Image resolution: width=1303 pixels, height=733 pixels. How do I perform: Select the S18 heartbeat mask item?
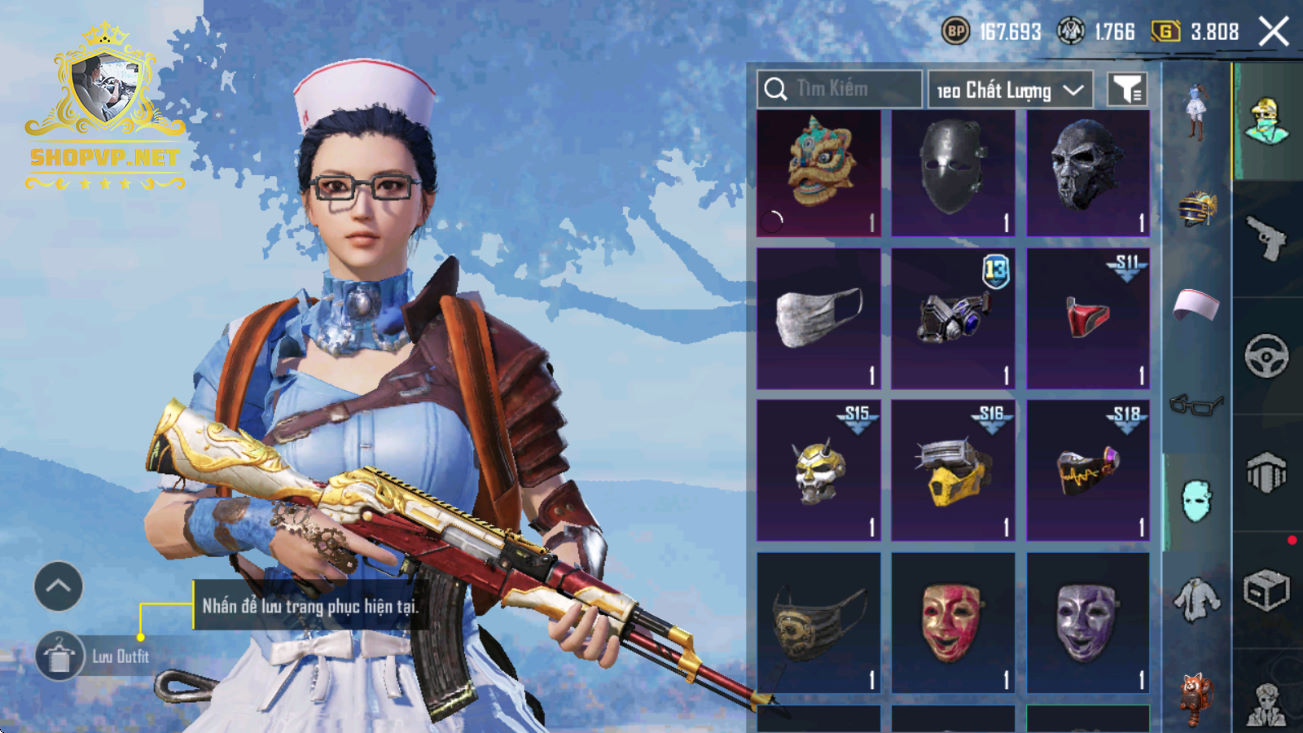1088,470
